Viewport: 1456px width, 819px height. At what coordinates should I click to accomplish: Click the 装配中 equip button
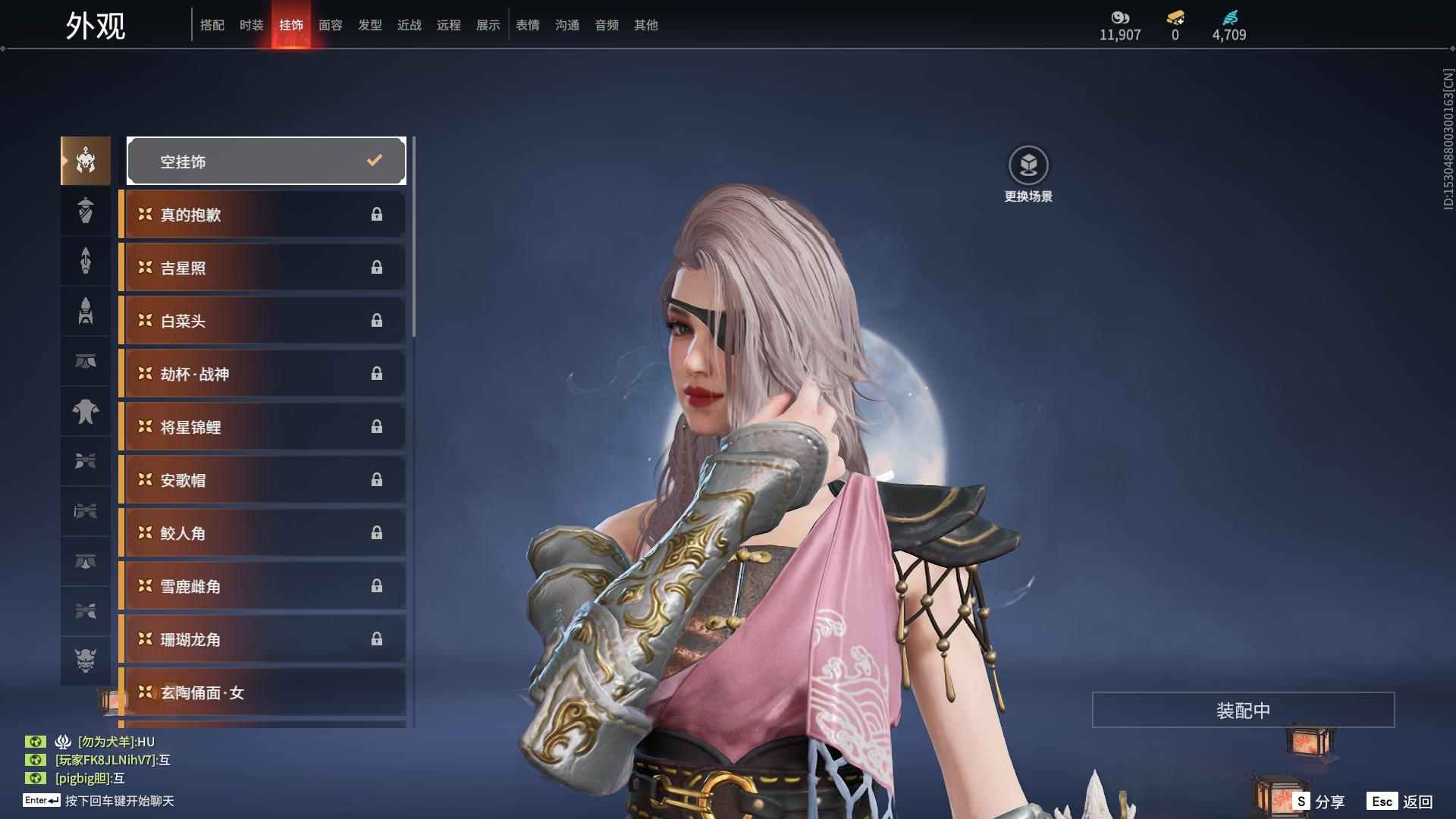1243,710
